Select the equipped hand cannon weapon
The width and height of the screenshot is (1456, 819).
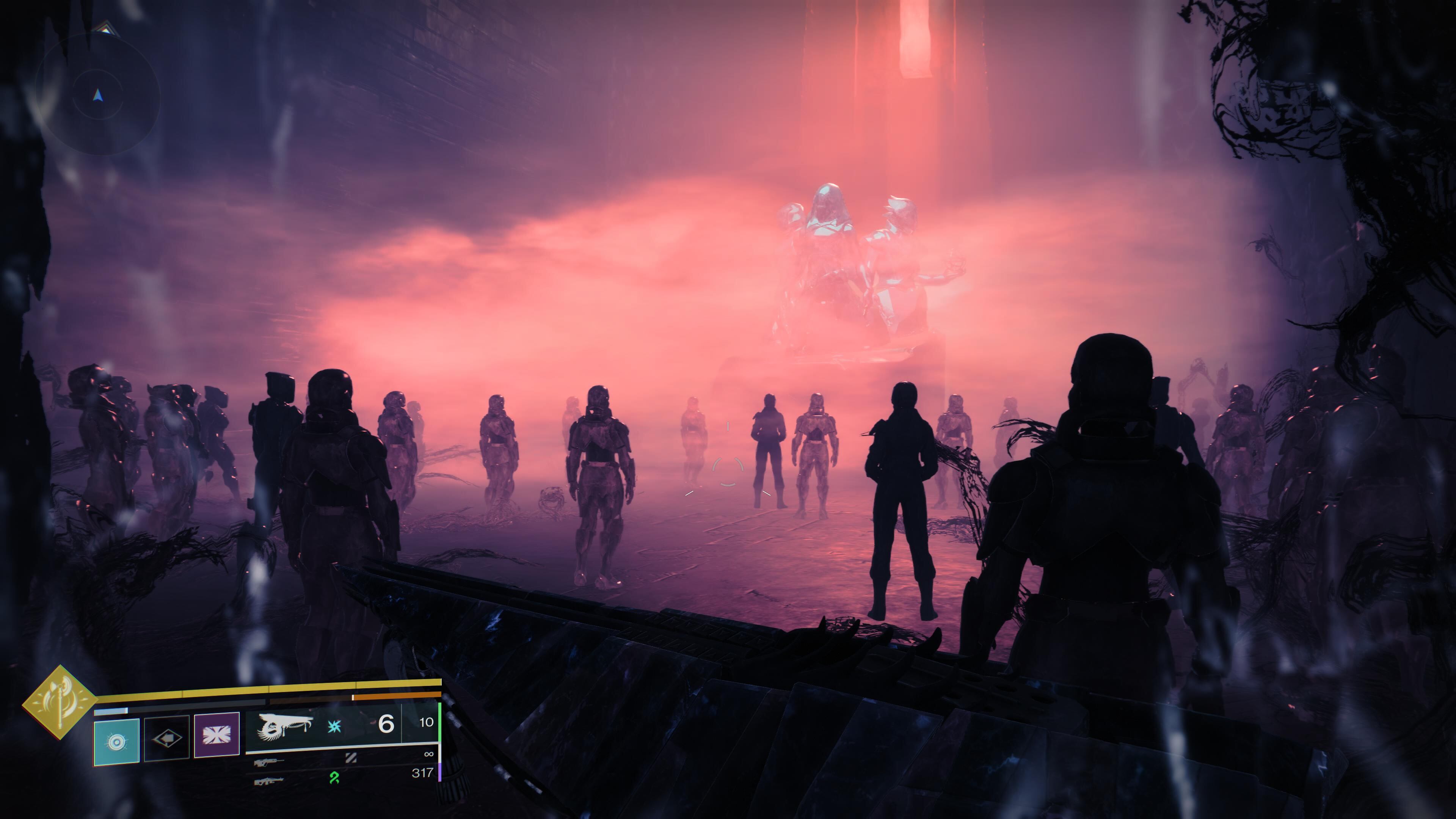pos(286,726)
